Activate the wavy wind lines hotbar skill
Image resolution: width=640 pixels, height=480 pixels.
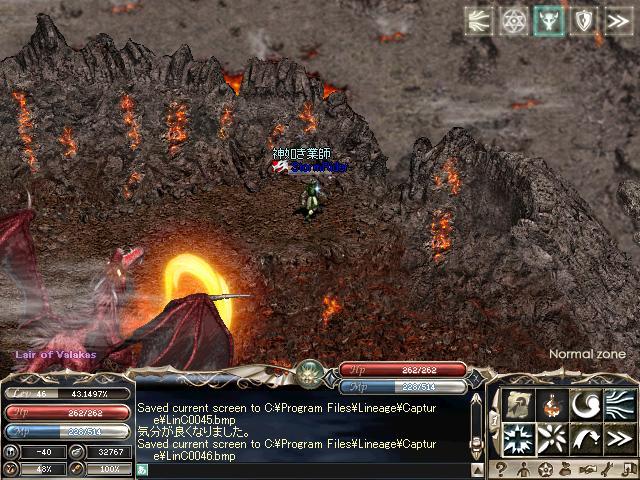tap(619, 405)
